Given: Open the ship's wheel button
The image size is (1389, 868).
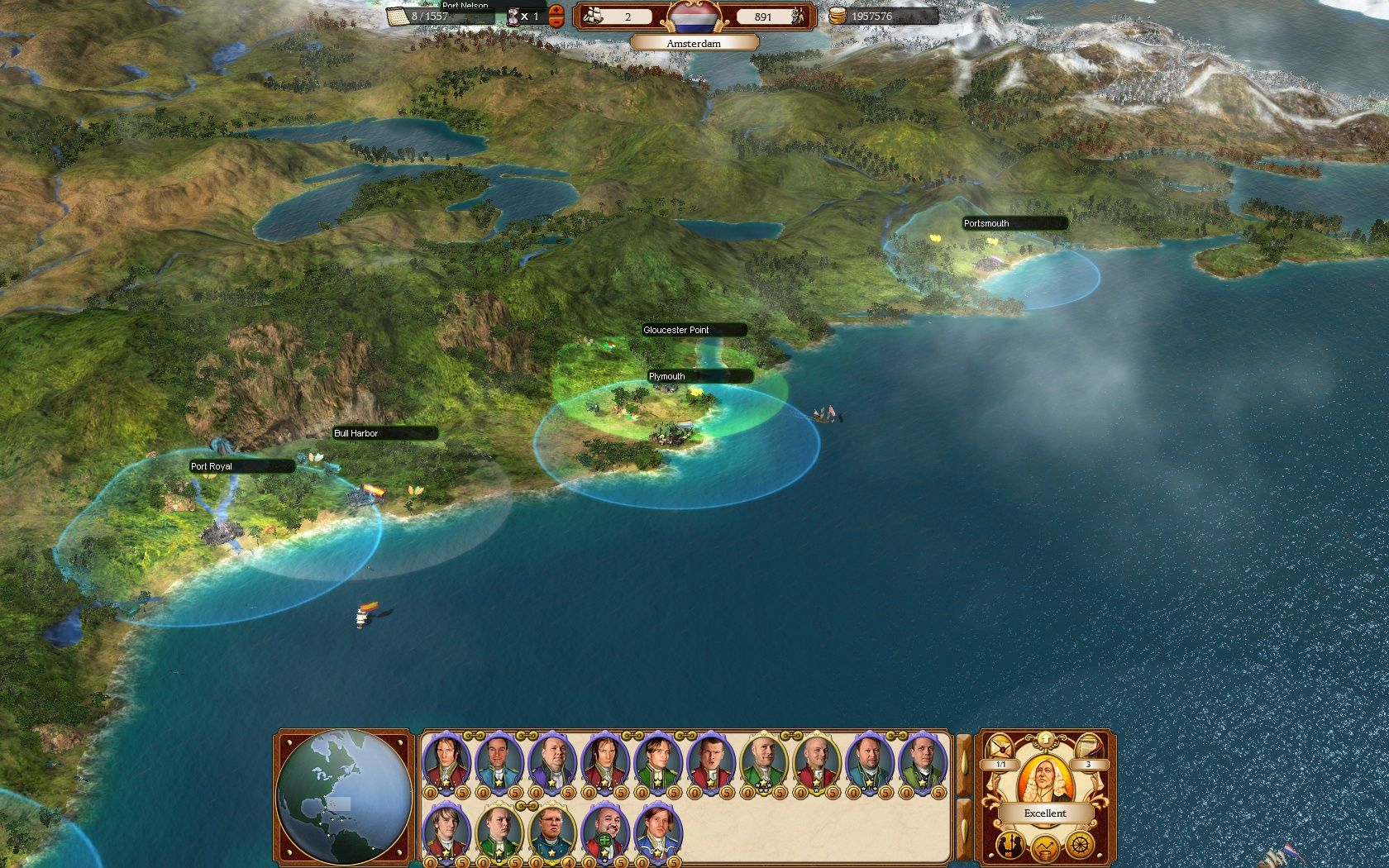Looking at the screenshot, I should point(1080,845).
